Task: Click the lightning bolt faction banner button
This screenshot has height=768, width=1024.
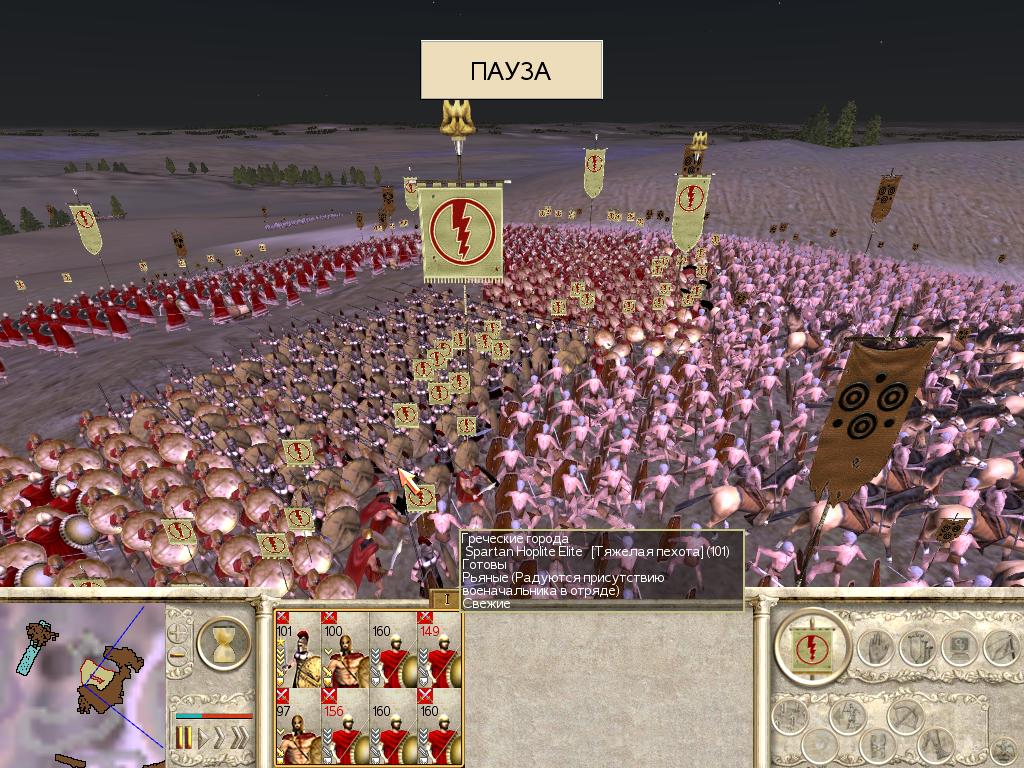Action: 812,646
